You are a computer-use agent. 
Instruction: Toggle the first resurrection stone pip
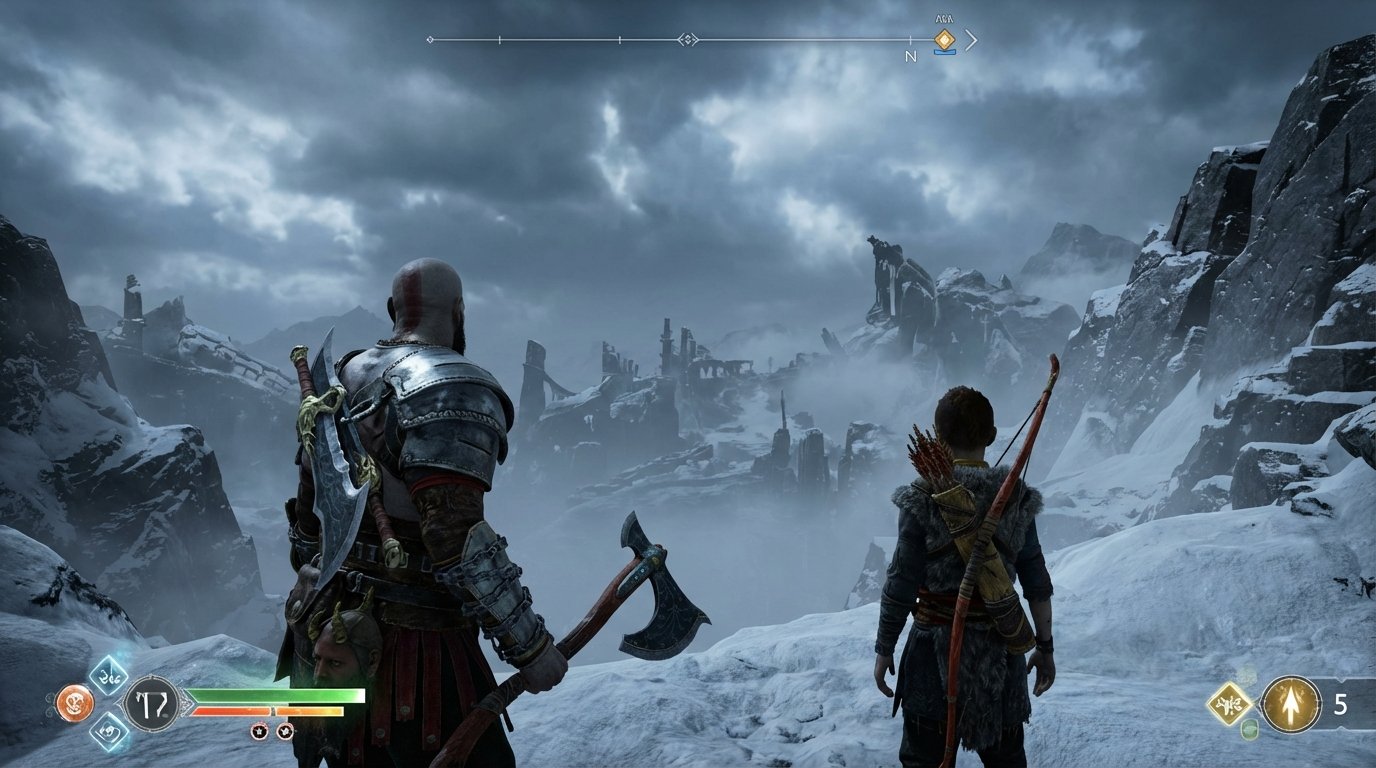tap(259, 730)
